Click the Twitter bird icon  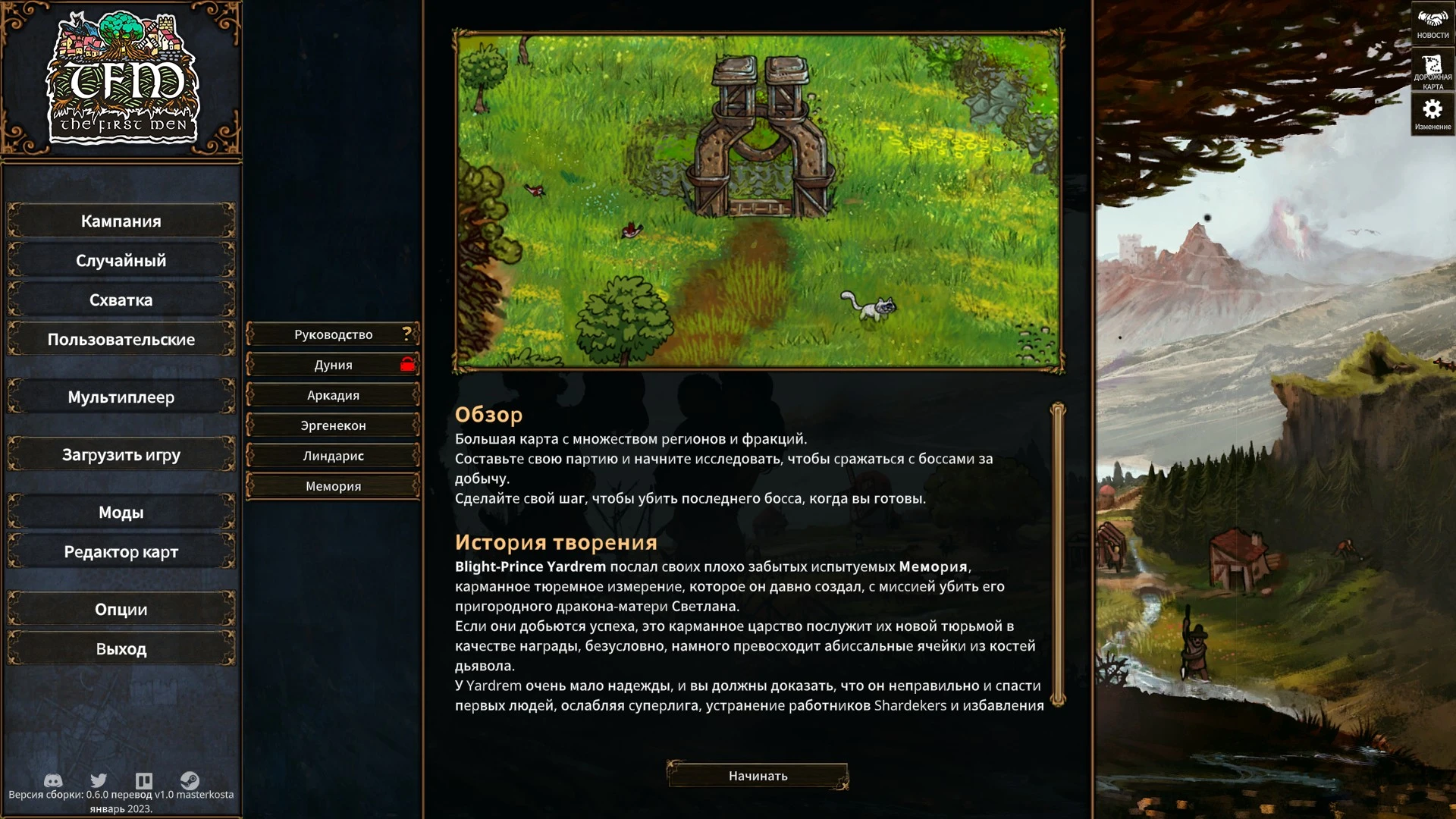(98, 780)
